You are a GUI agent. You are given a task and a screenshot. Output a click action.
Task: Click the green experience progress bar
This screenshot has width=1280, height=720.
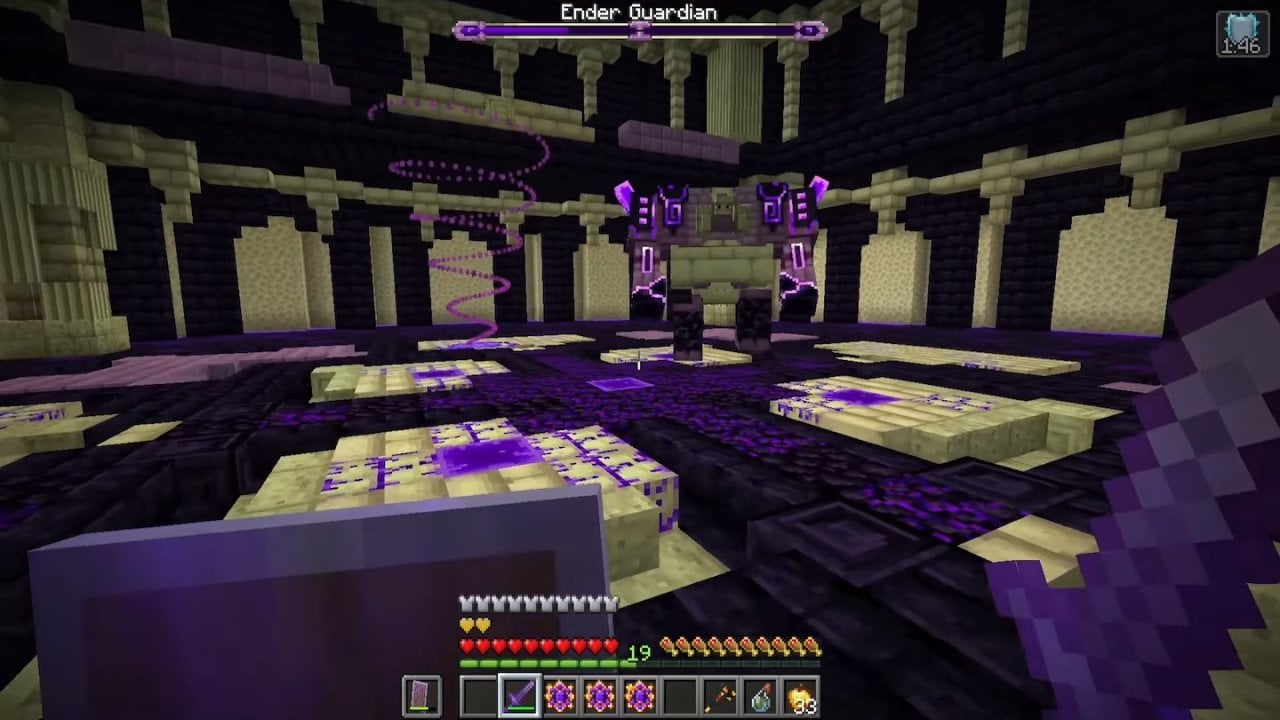point(540,662)
